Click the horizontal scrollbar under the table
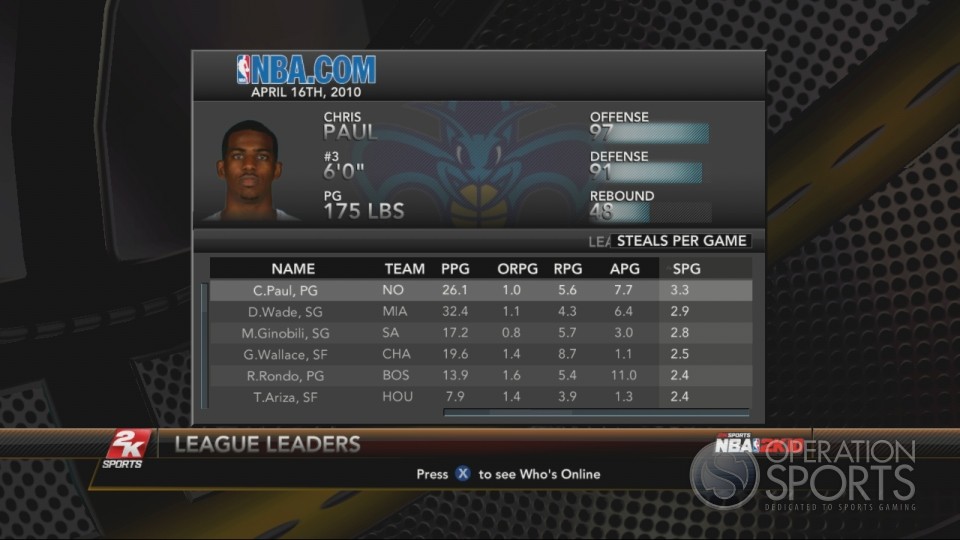 tap(595, 412)
